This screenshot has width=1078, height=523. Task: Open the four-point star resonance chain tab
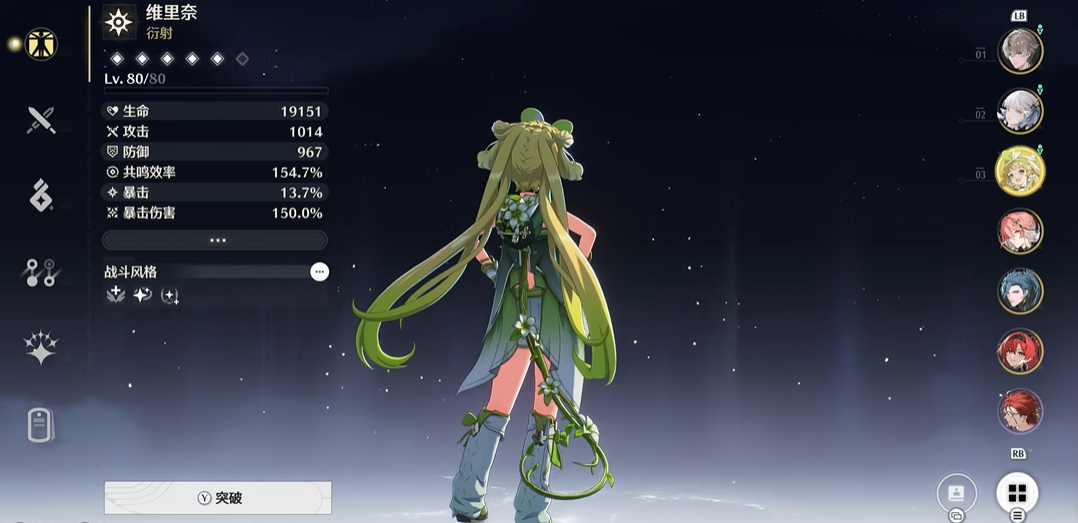41,348
